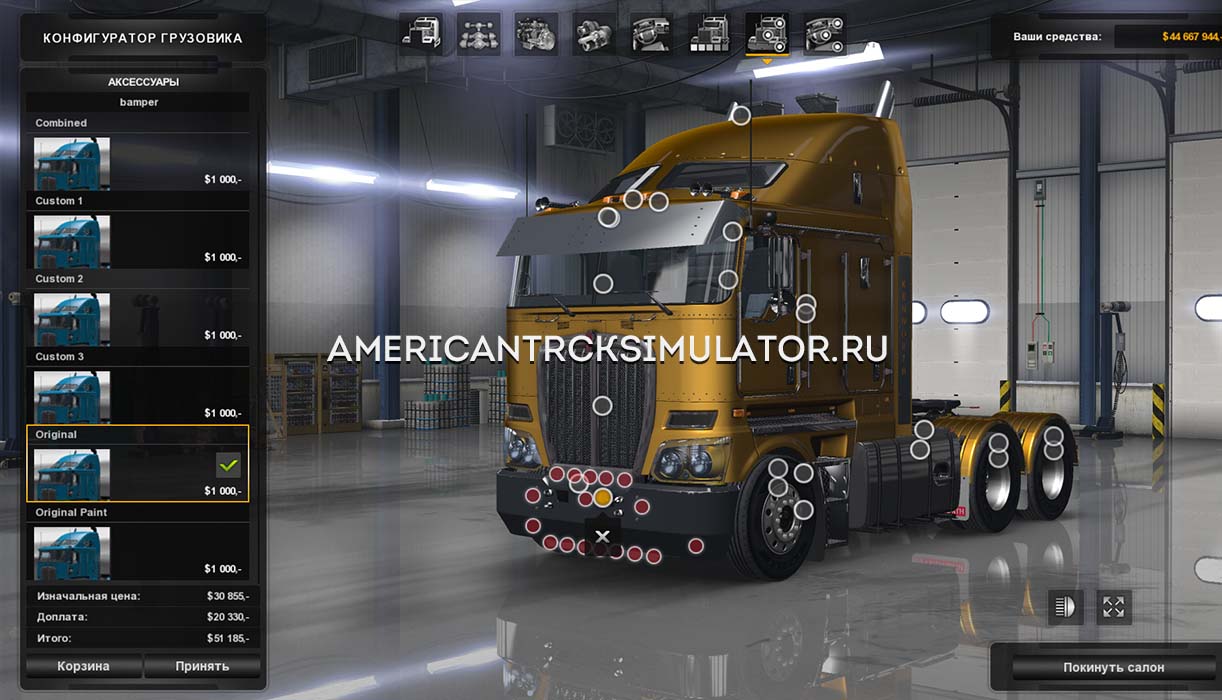Open the transmission tab
This screenshot has height=700, width=1222.
594,34
